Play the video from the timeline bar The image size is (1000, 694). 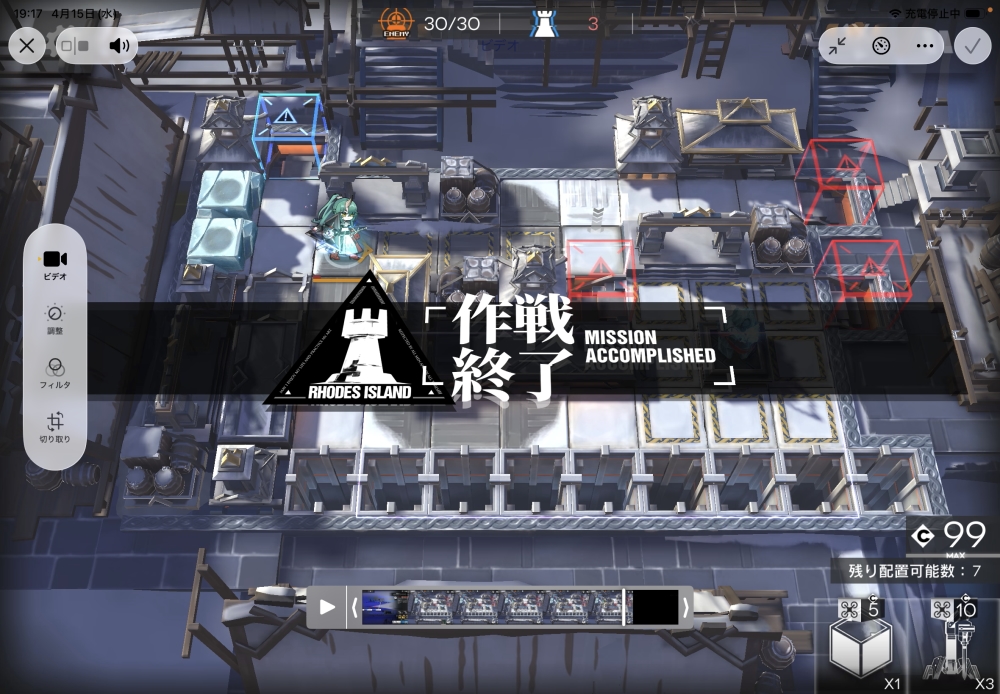(327, 607)
